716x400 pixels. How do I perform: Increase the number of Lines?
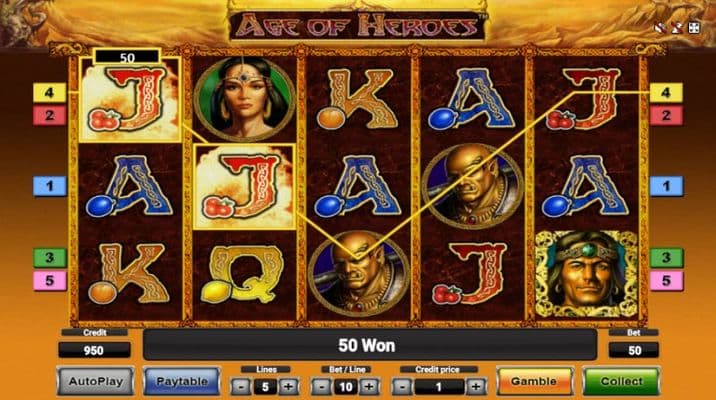pyautogui.click(x=288, y=385)
